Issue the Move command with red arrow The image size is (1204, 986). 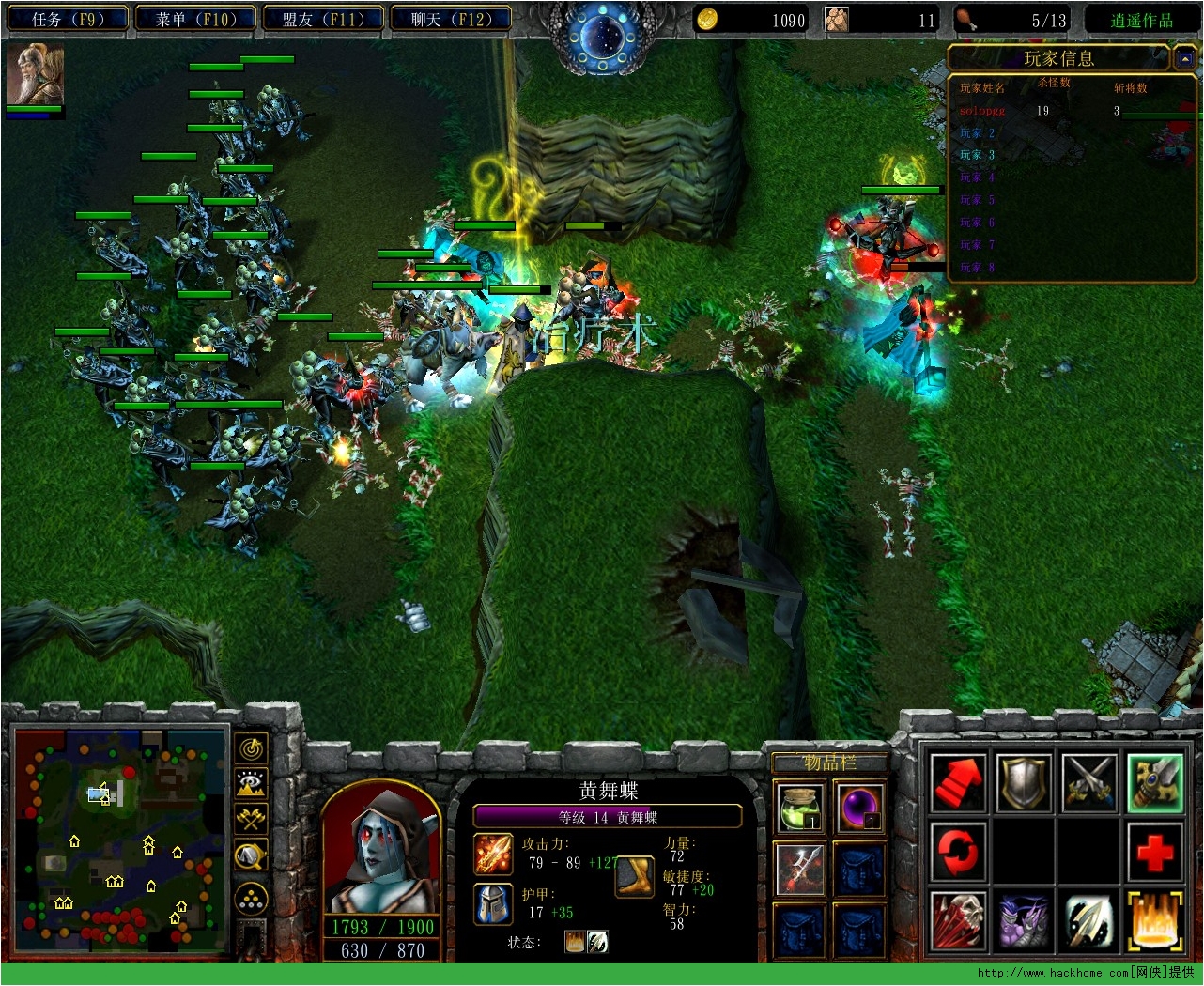coord(958,783)
